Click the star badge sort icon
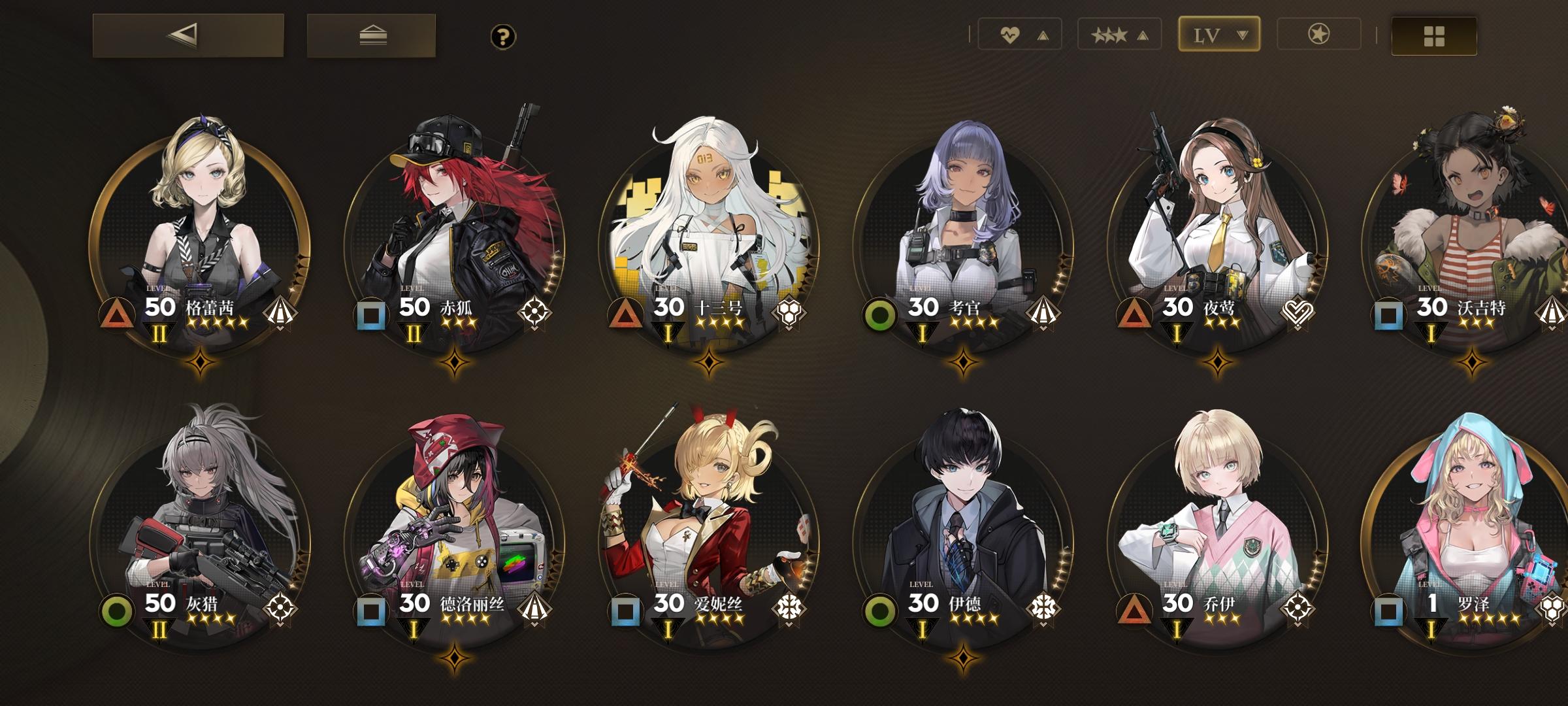The width and height of the screenshot is (1568, 706). point(1320,35)
